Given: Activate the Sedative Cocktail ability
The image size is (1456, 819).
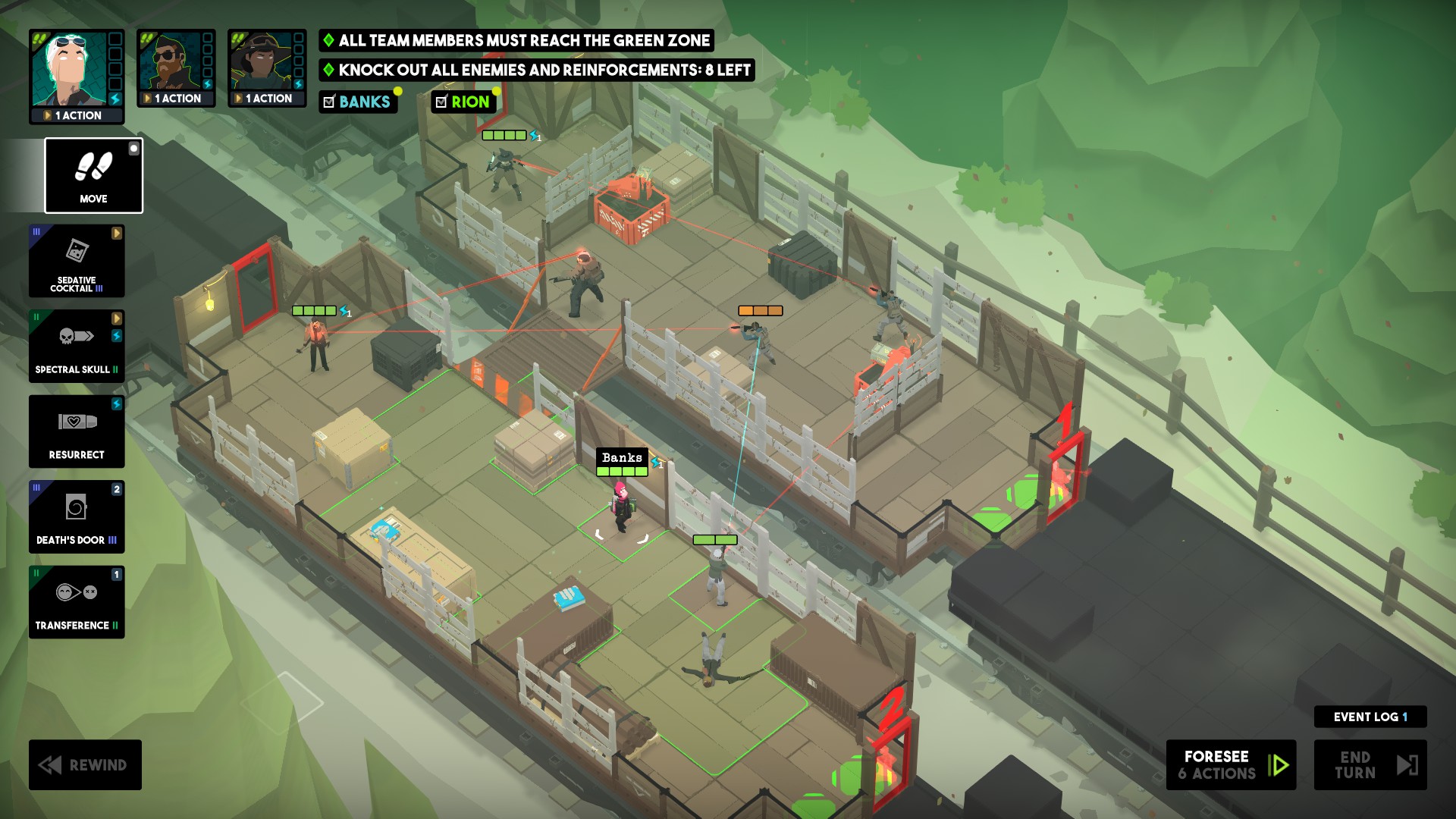Looking at the screenshot, I should 76,261.
